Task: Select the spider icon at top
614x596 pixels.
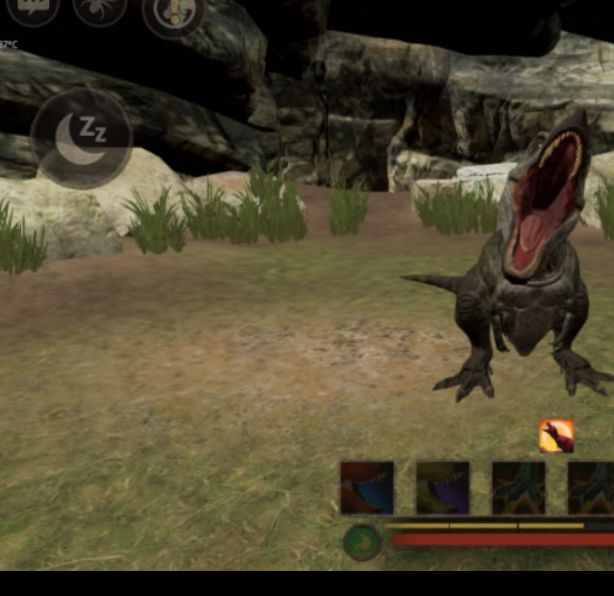Action: [99, 9]
